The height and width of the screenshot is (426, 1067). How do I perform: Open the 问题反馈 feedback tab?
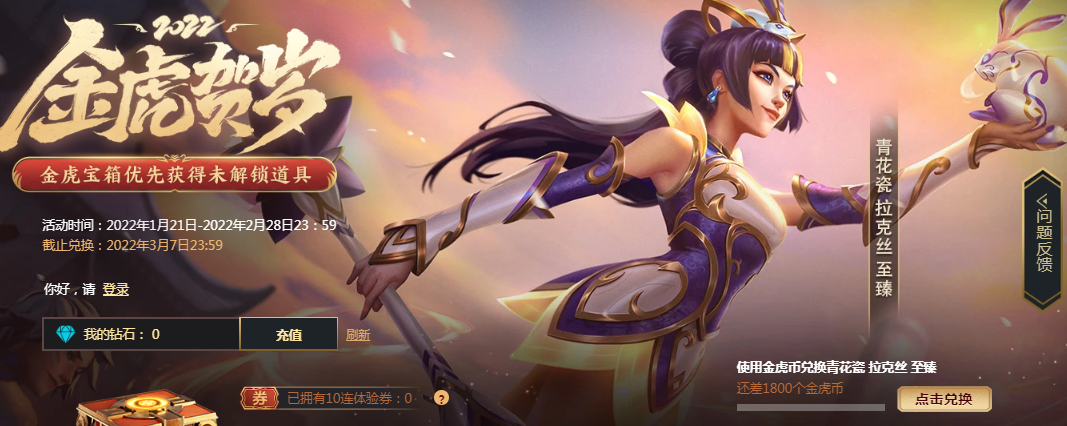(1044, 236)
